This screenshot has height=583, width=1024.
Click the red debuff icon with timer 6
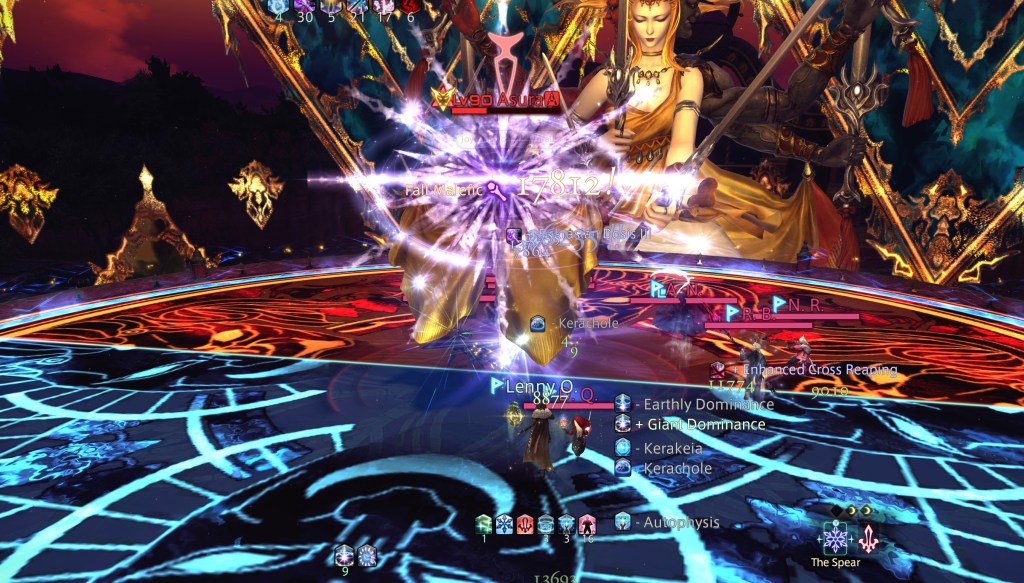tap(410, 6)
